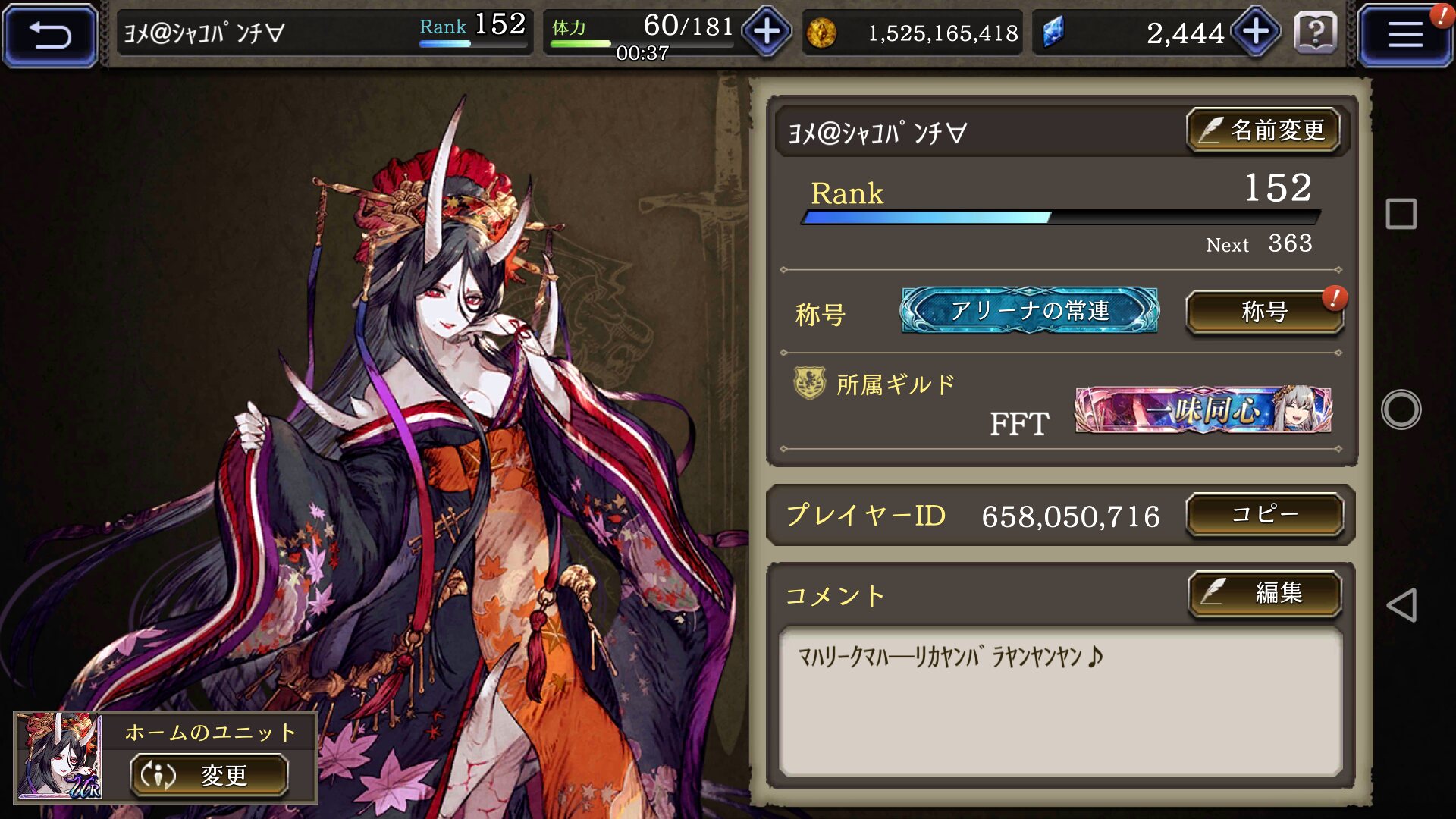Edit the comment with 編集 button
1456x819 pixels.
(x=1264, y=592)
